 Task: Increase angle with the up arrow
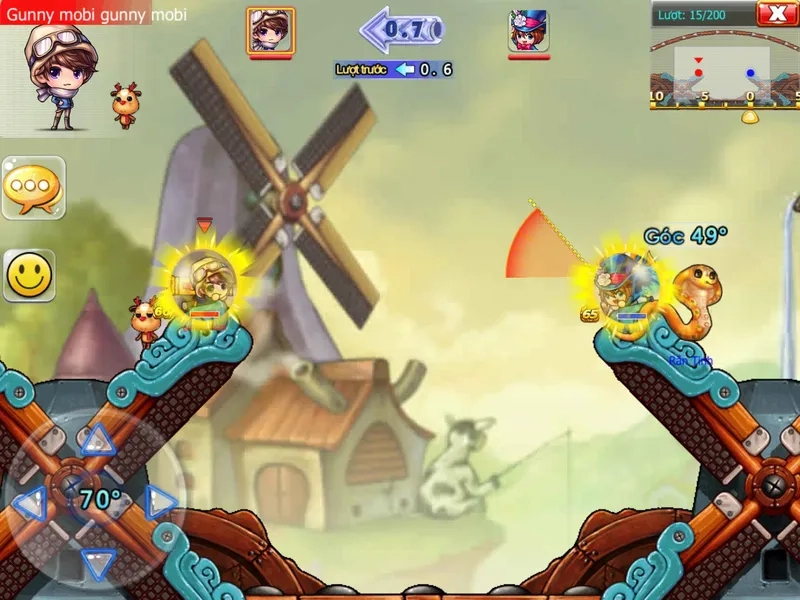(97, 439)
